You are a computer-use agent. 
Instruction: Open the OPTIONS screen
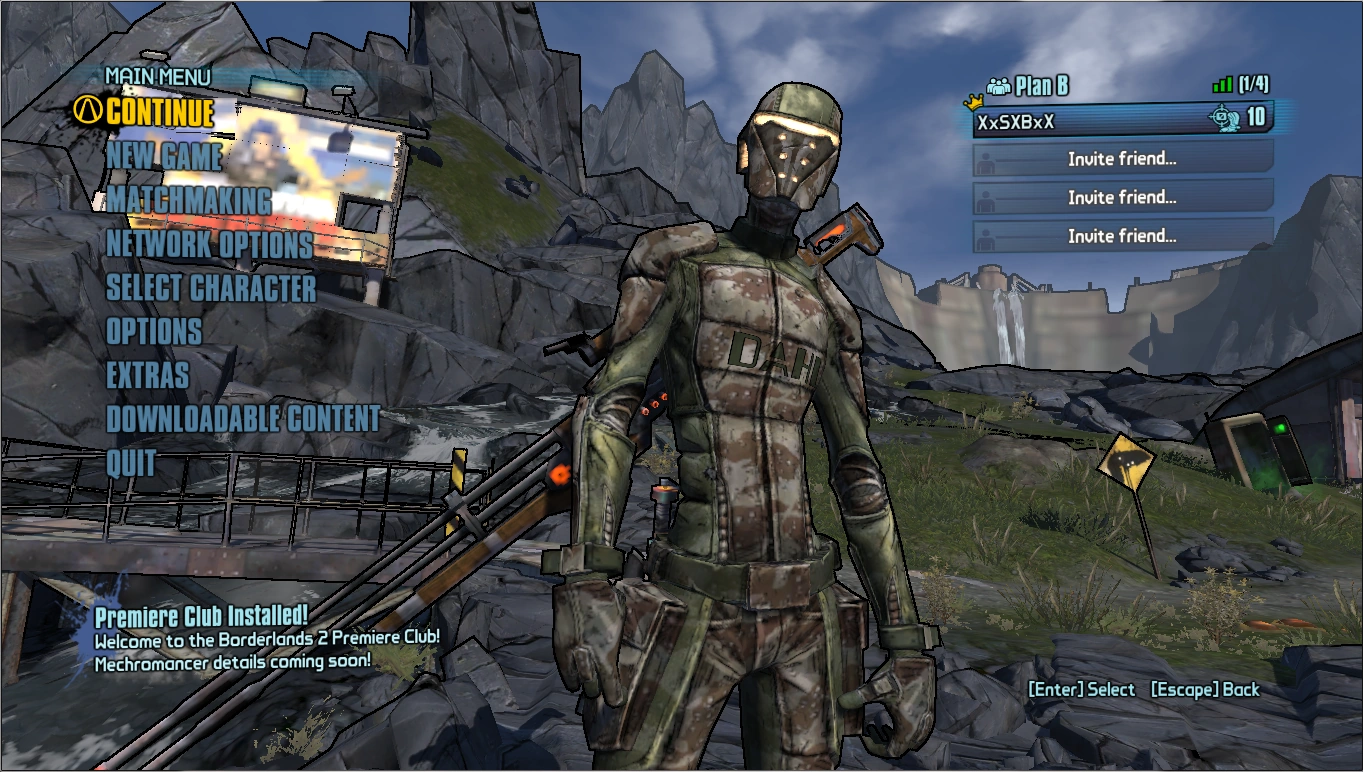point(152,332)
